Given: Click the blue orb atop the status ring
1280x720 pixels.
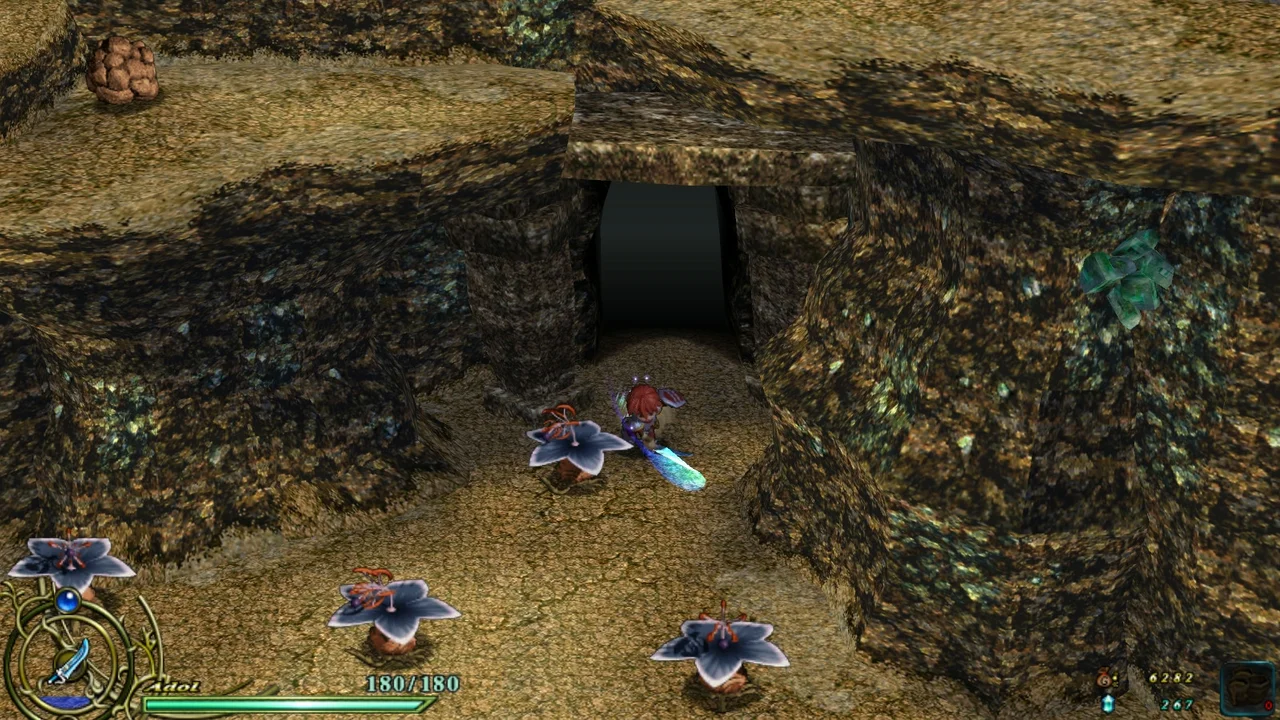Looking at the screenshot, I should (68, 601).
